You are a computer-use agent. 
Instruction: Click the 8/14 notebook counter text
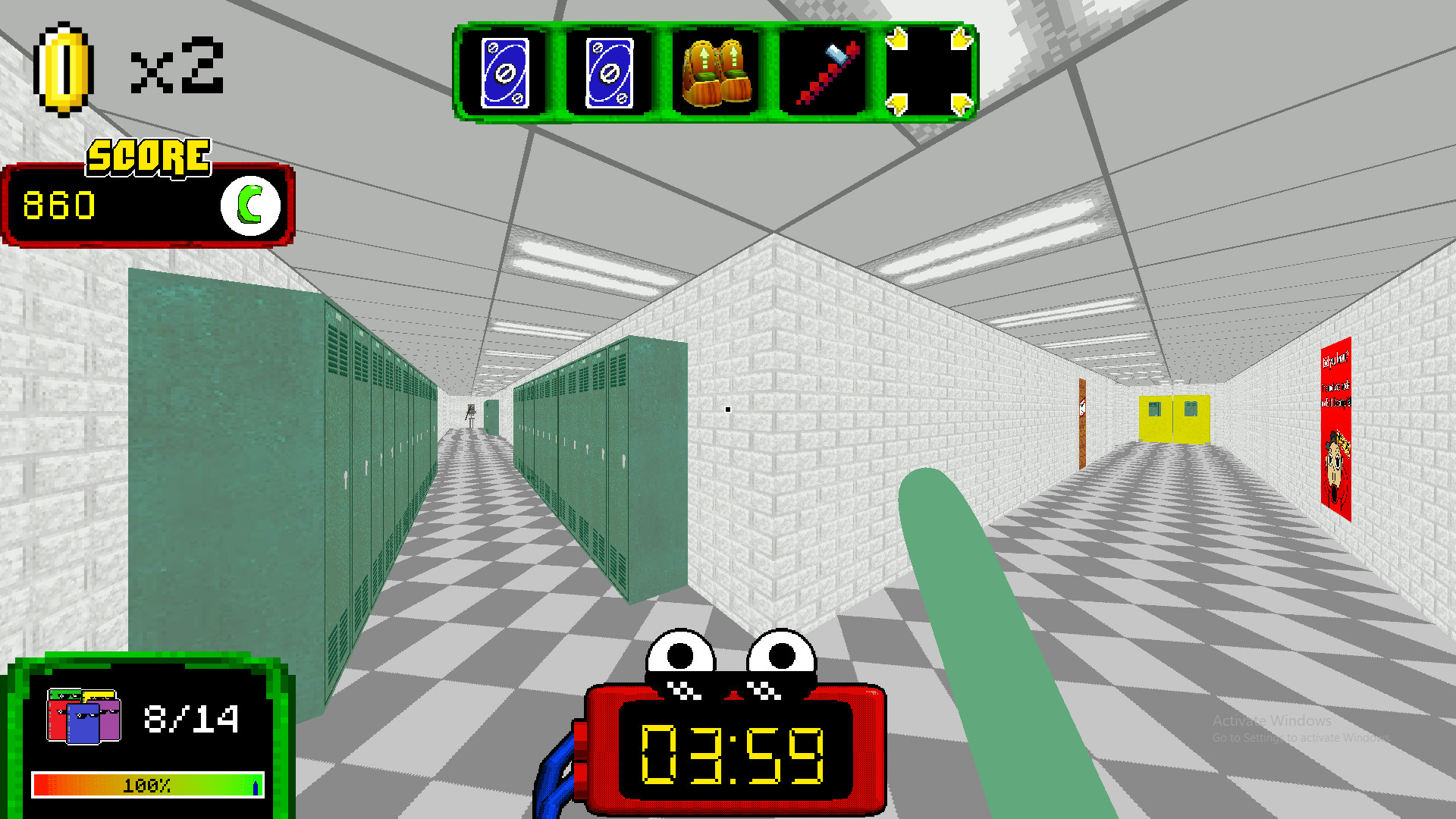click(190, 717)
